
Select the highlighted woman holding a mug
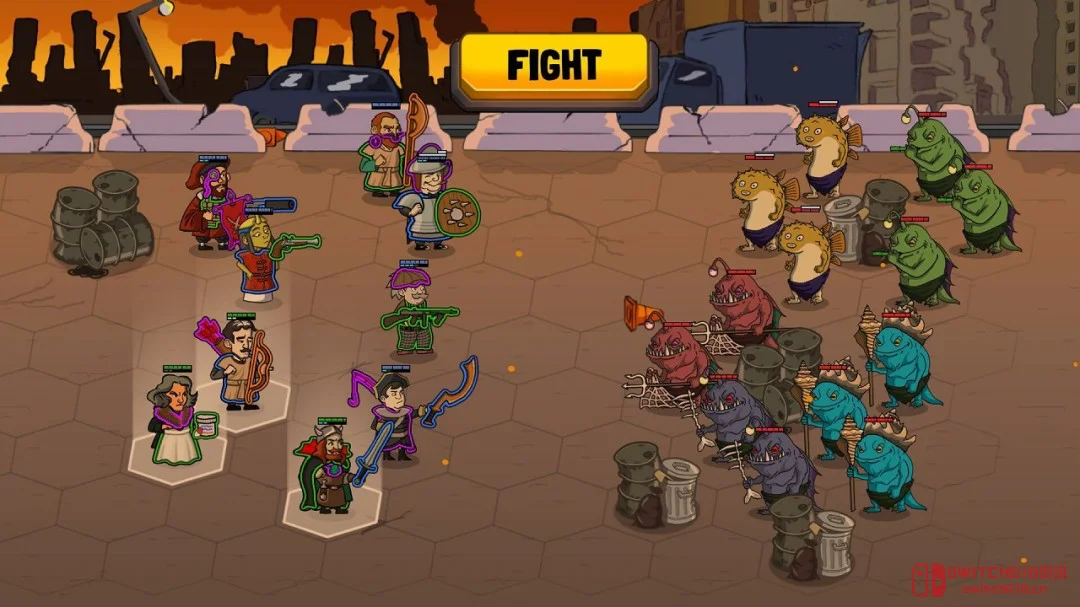click(x=176, y=423)
